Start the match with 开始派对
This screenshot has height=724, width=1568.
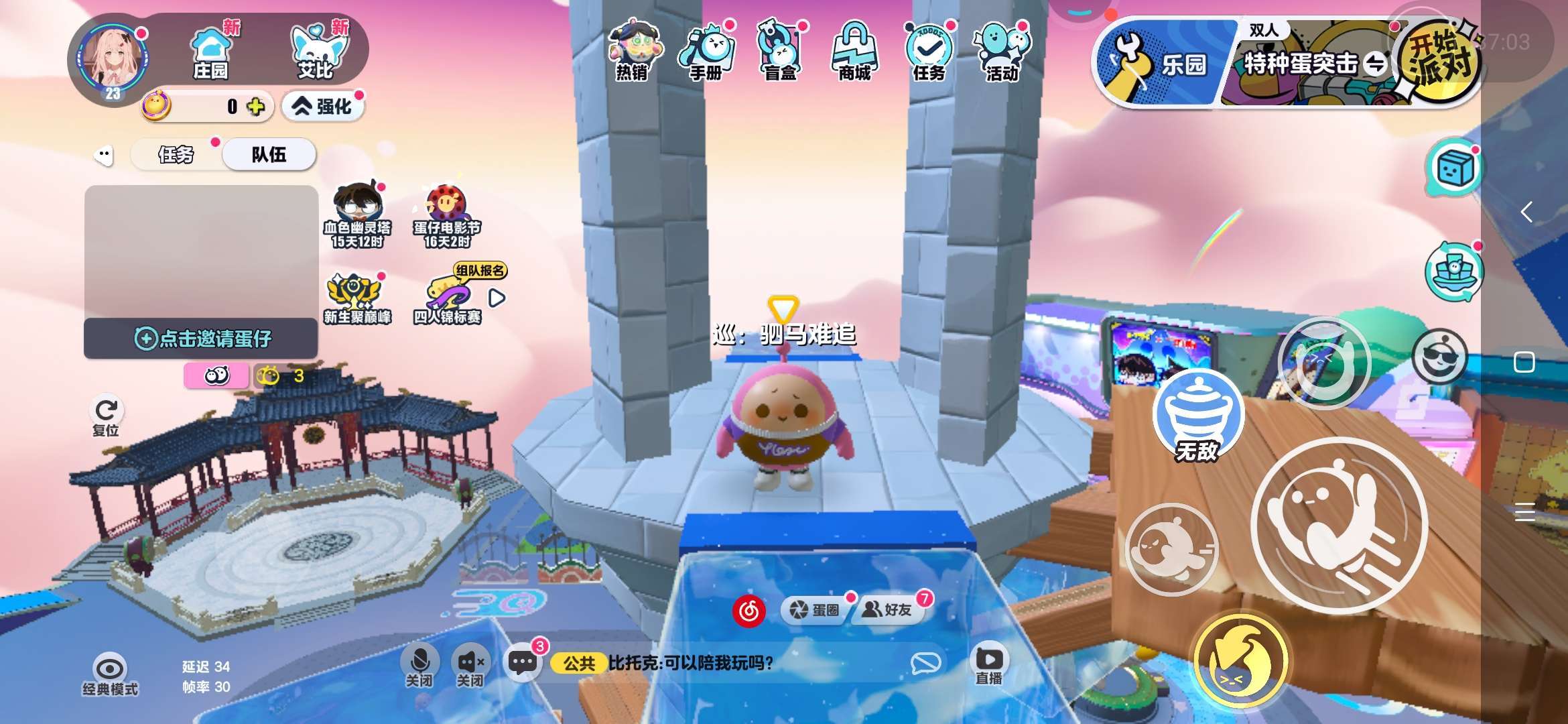coord(1439,60)
